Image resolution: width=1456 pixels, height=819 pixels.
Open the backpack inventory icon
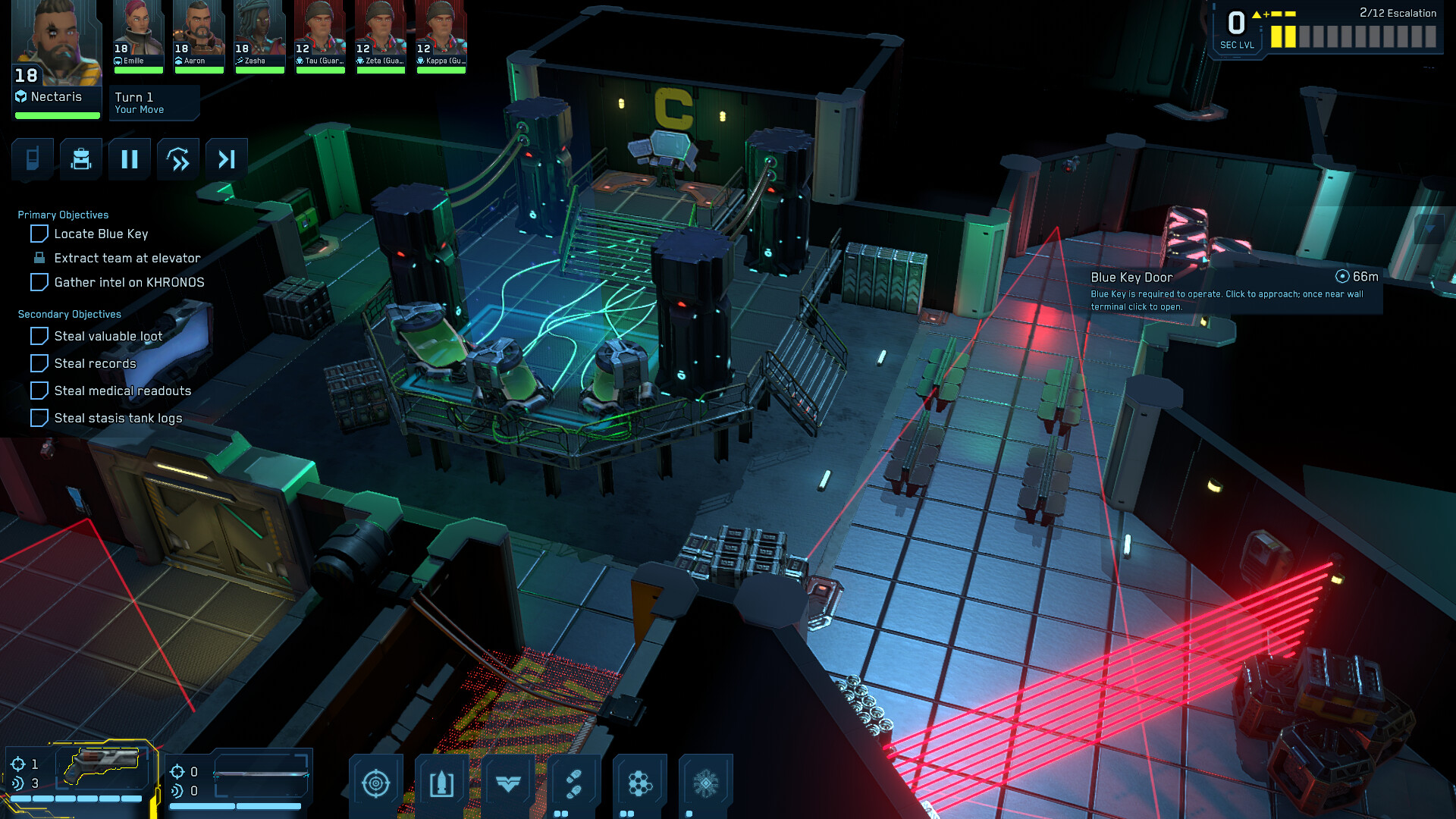tap(80, 159)
